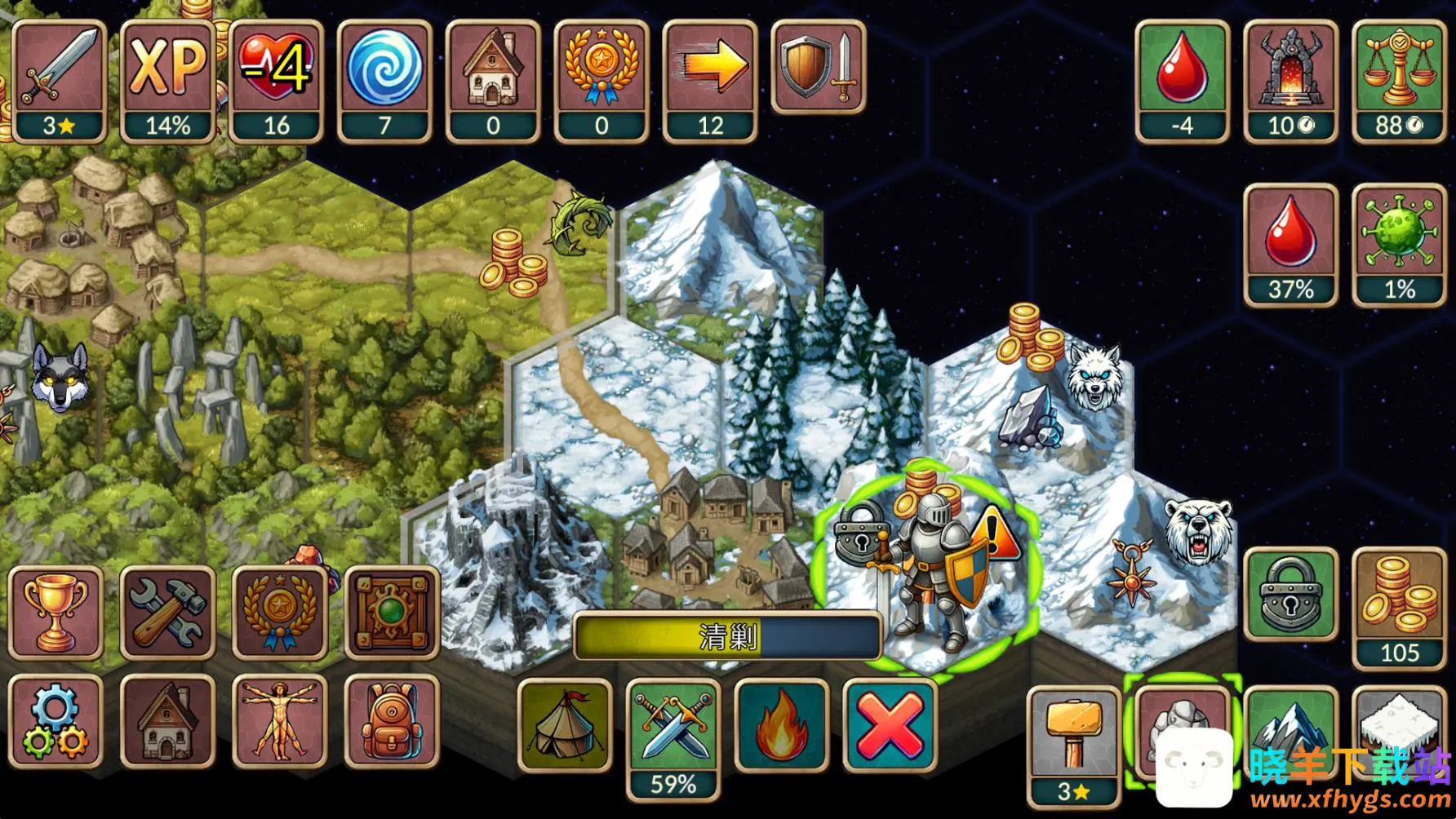
Task: Click the green gem spellbook icon
Action: tap(392, 613)
